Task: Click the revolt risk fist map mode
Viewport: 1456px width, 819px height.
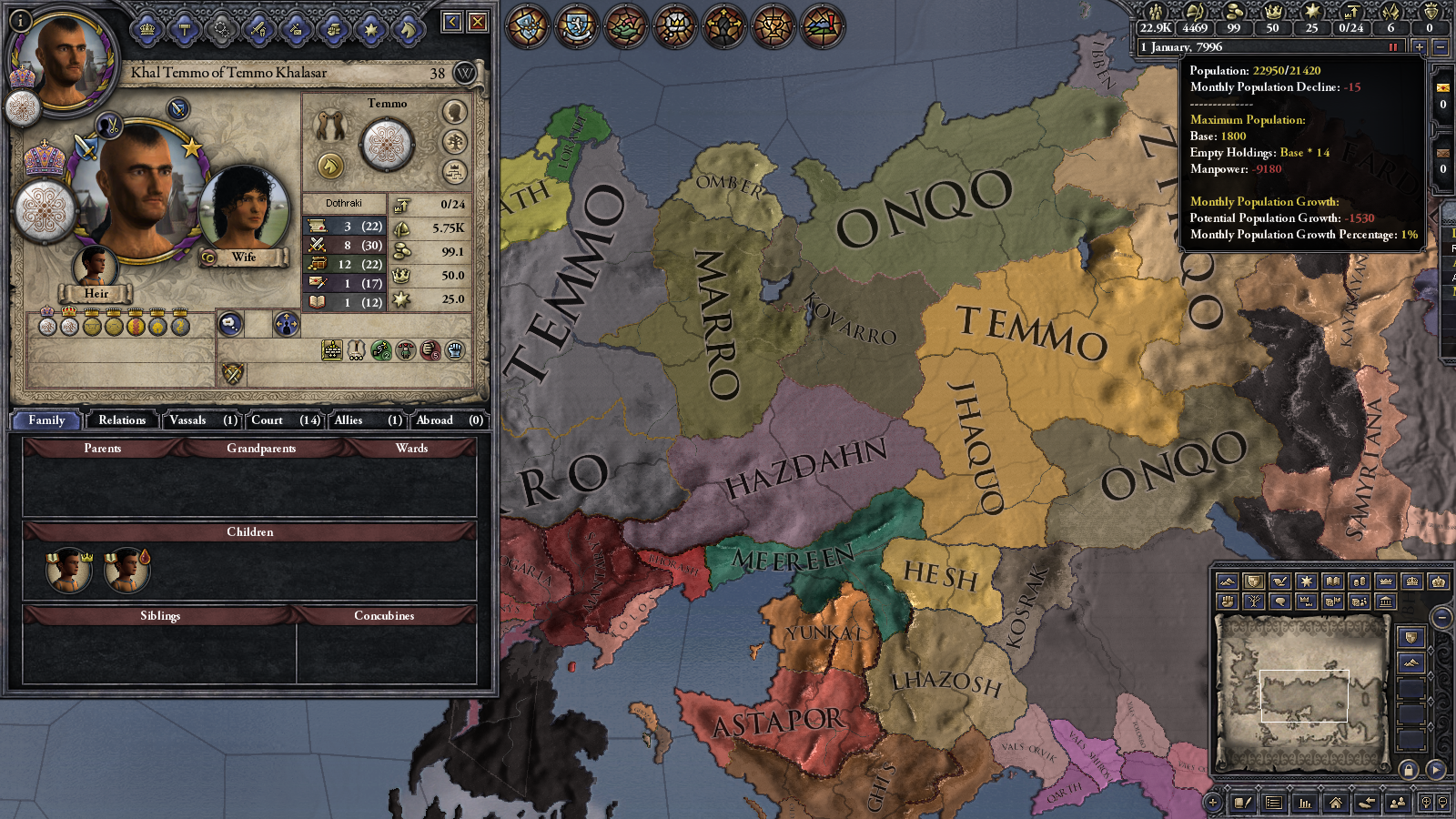Action: click(1228, 602)
